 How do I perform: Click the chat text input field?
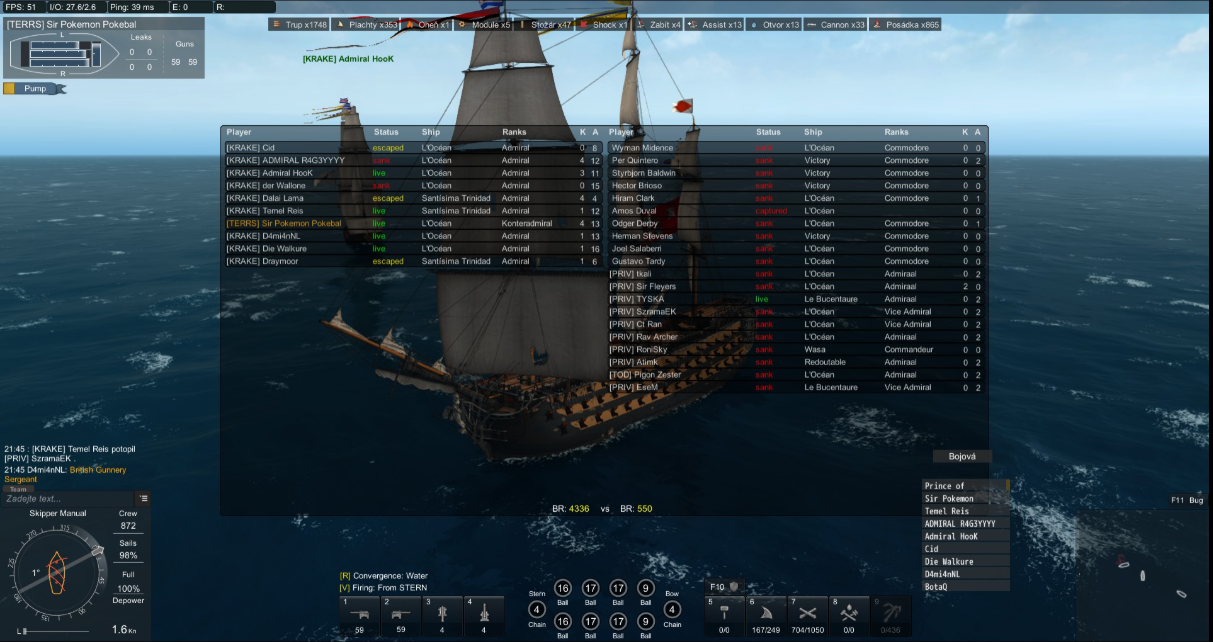coord(68,498)
